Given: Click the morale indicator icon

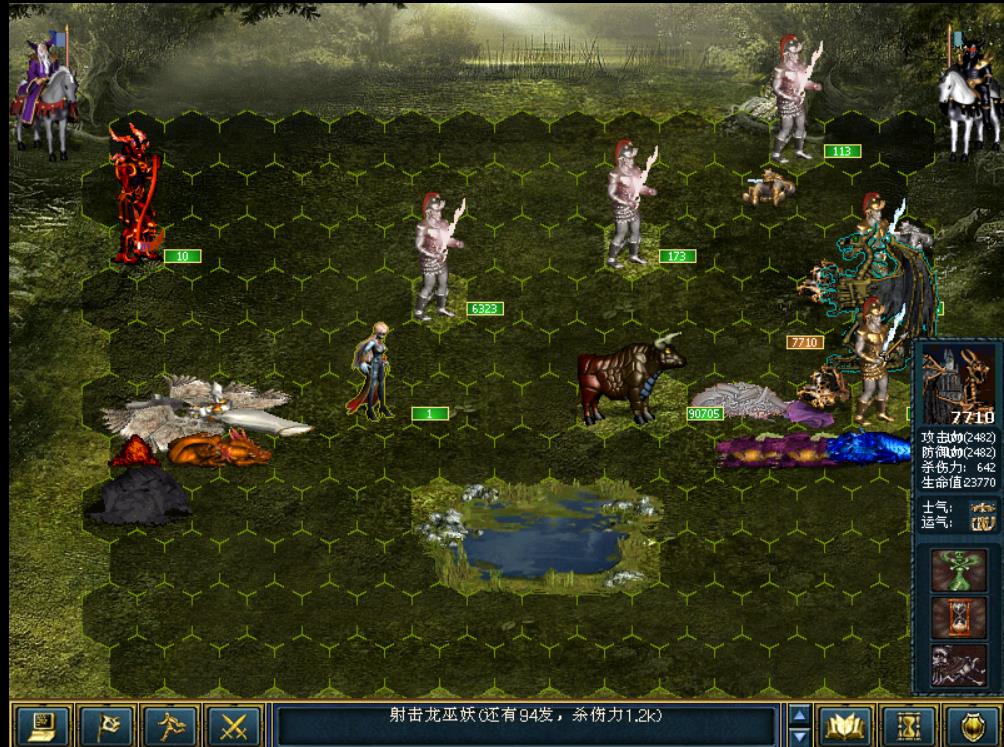Looking at the screenshot, I should pos(982,507).
